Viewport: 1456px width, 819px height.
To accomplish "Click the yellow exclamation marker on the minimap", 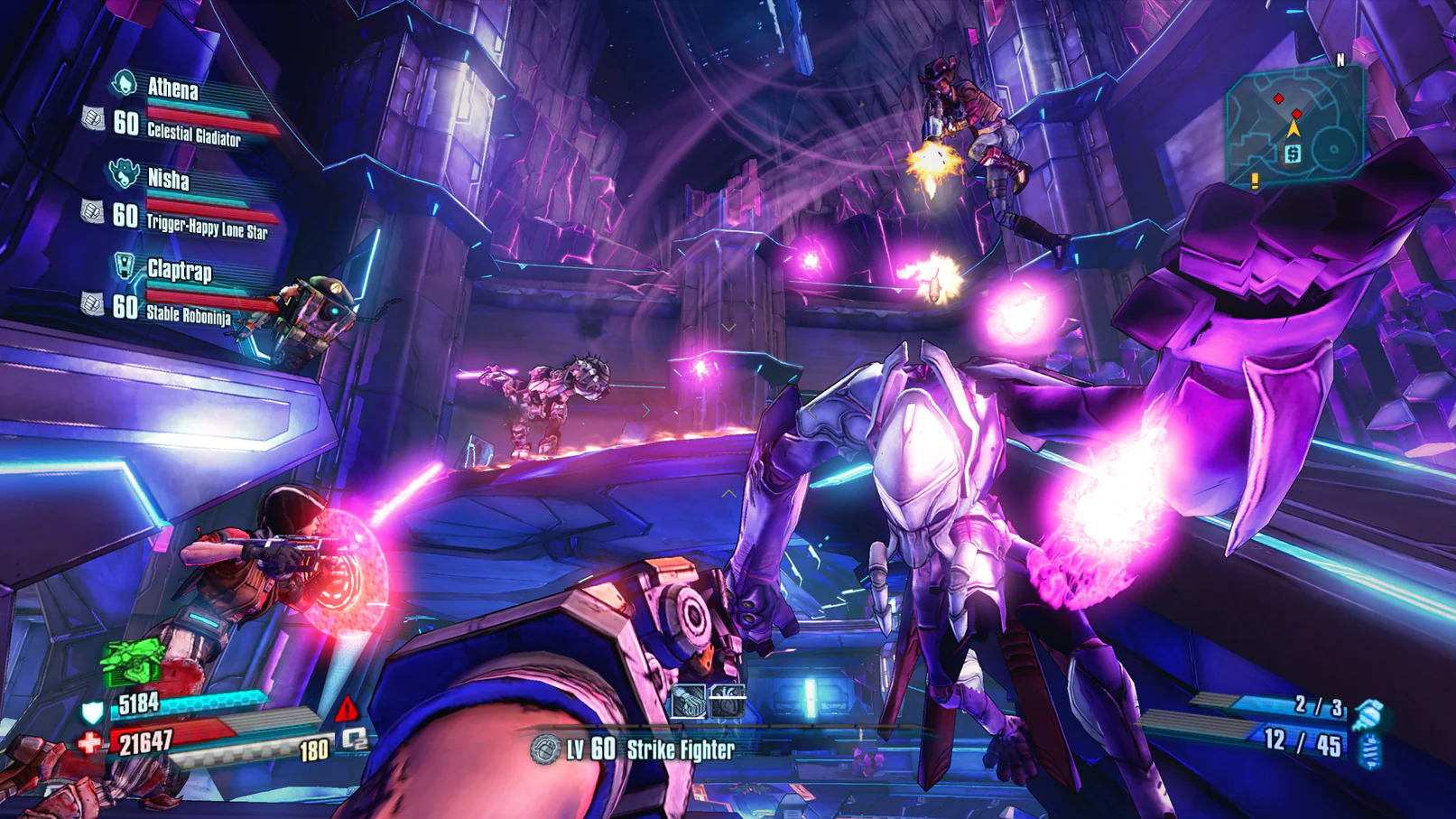I will [x=1253, y=181].
